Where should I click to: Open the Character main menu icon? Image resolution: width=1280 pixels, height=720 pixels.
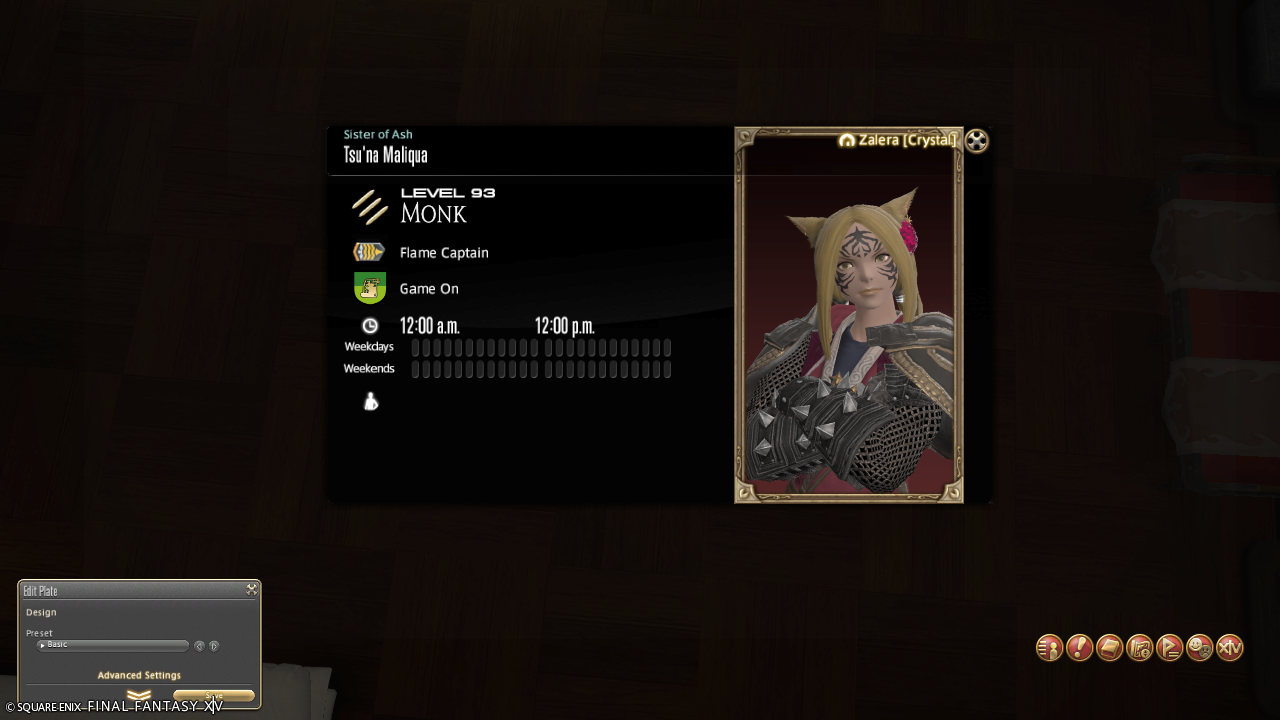click(1049, 648)
